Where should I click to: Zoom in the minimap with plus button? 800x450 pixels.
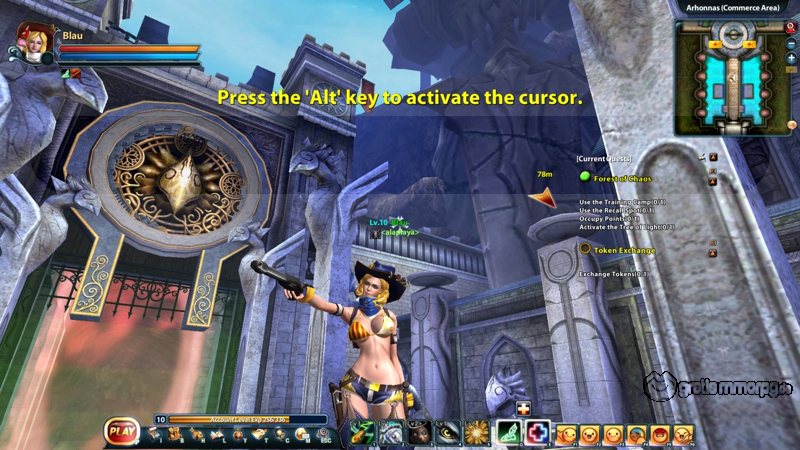[791, 58]
